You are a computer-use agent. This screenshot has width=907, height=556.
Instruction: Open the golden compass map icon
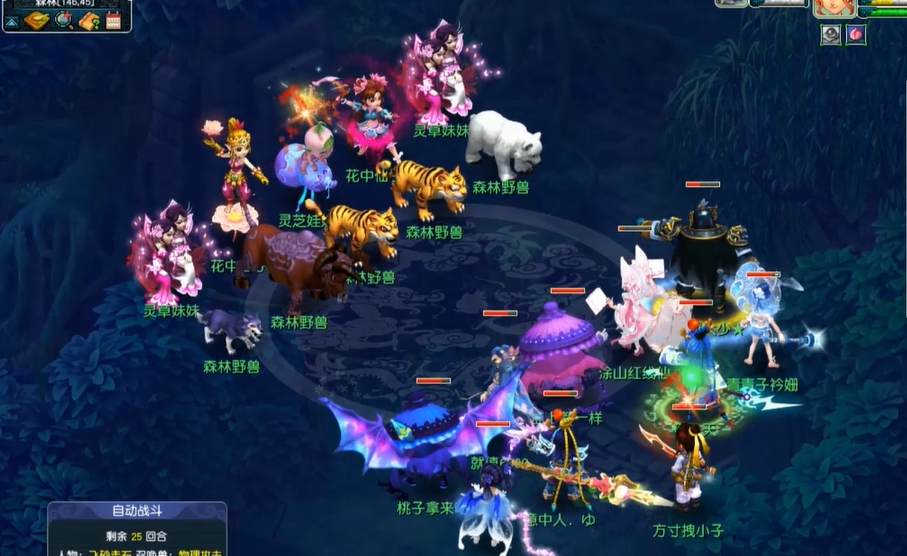pyautogui.click(x=38, y=20)
